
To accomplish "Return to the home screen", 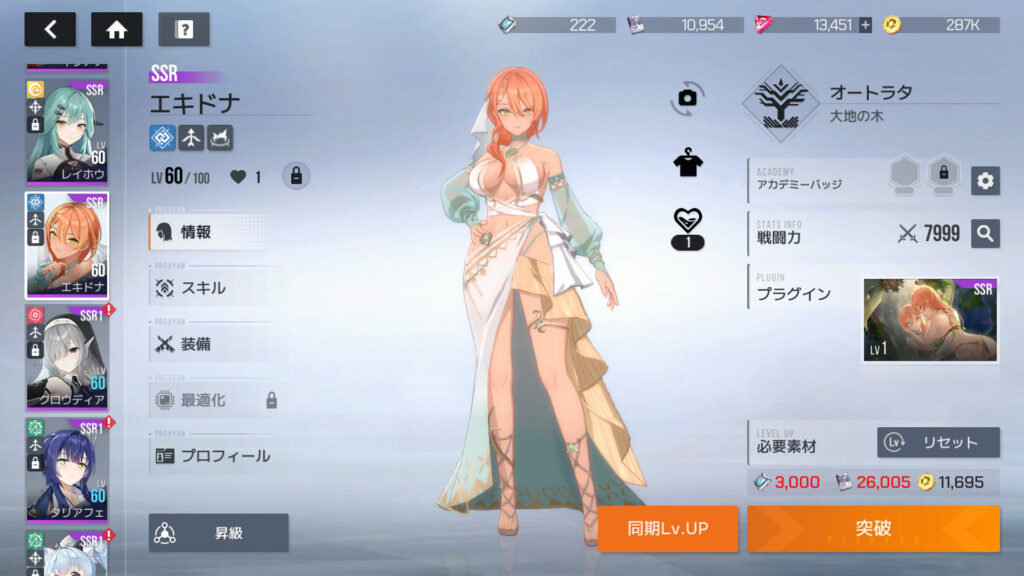I will coord(116,30).
